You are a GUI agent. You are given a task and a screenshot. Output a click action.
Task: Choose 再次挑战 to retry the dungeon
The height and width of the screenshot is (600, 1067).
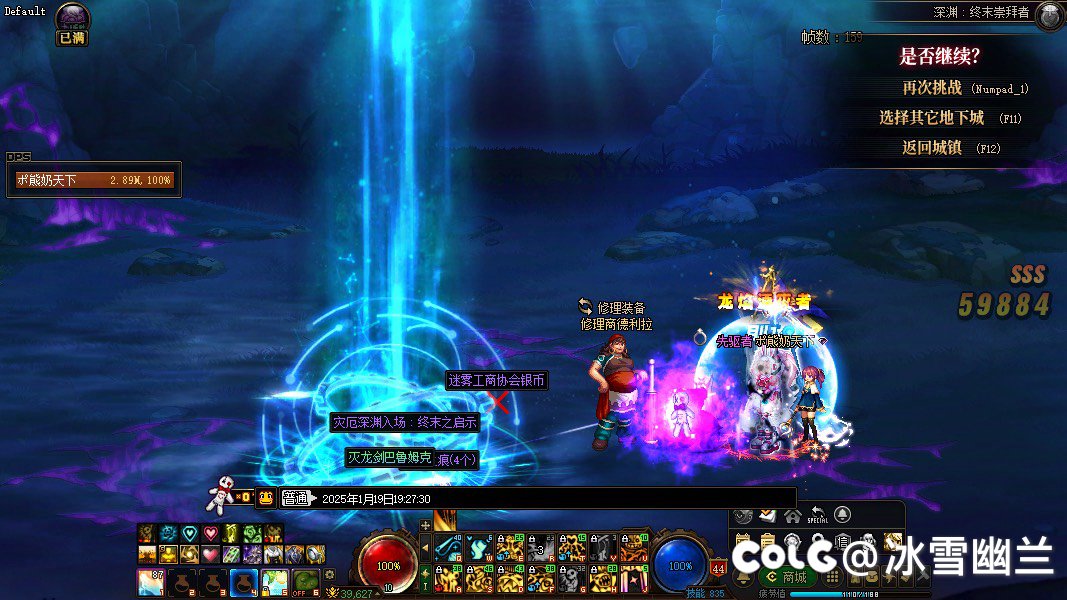pos(964,88)
